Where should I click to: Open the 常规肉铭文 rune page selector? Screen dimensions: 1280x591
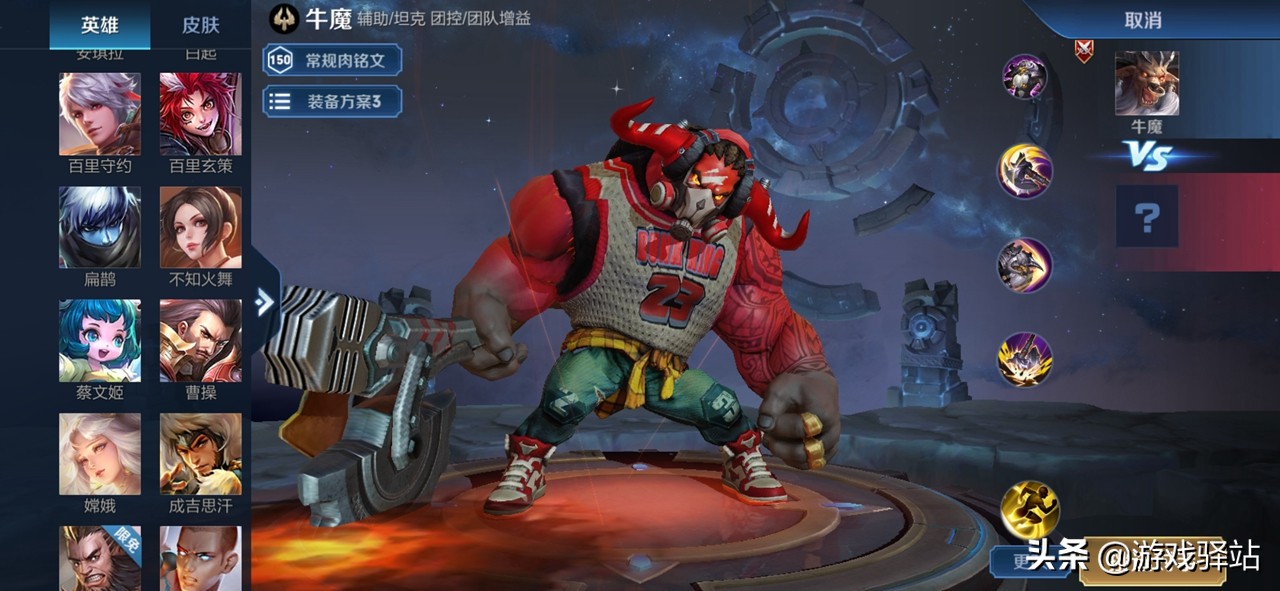coord(332,60)
